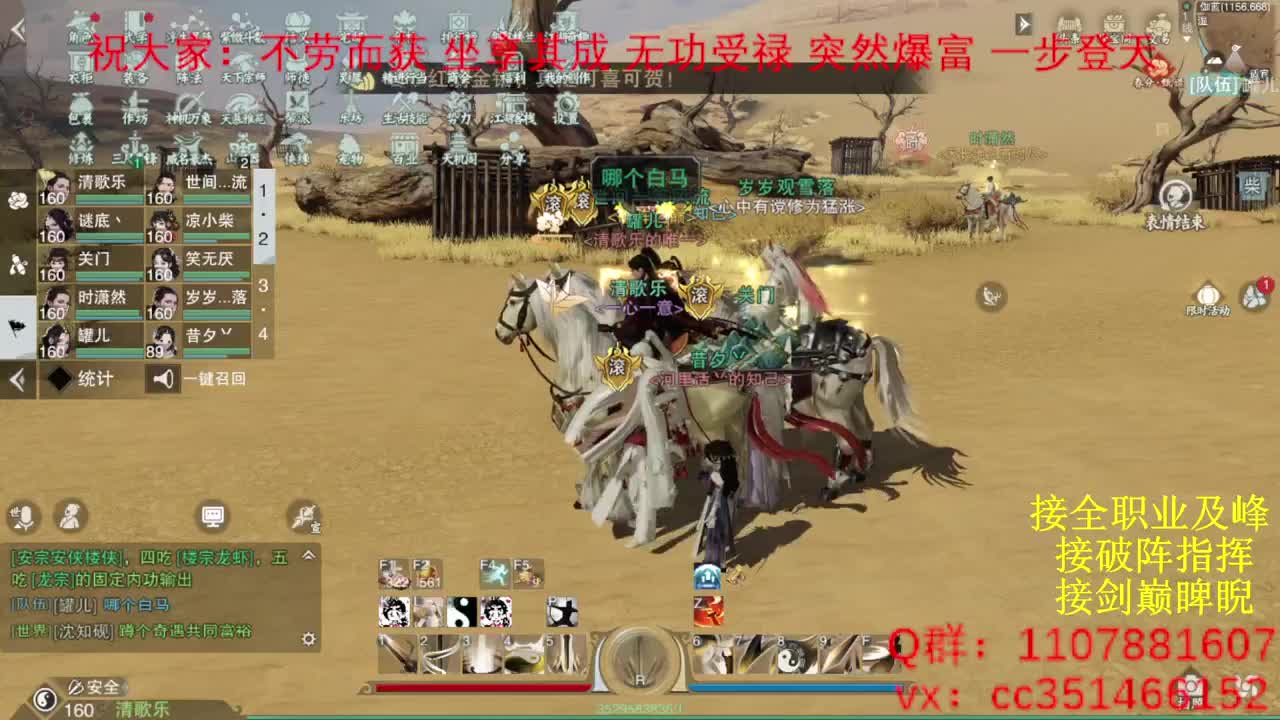Collapse the chat window with its chevron
The height and width of the screenshot is (720, 1280).
308,555
